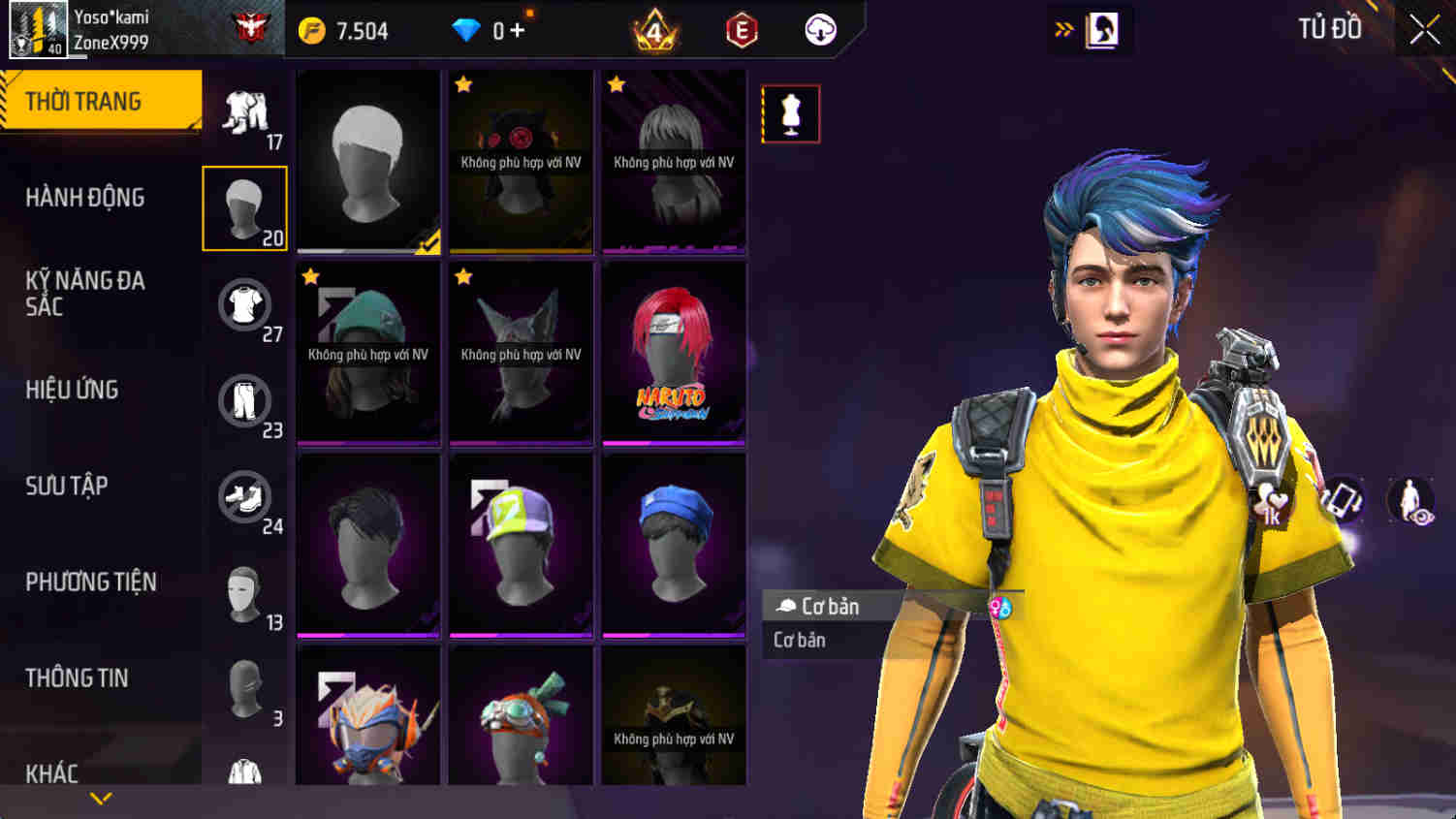Click the cloud download icon in the top bar
Viewport: 1456px width, 819px height.
coord(820,29)
